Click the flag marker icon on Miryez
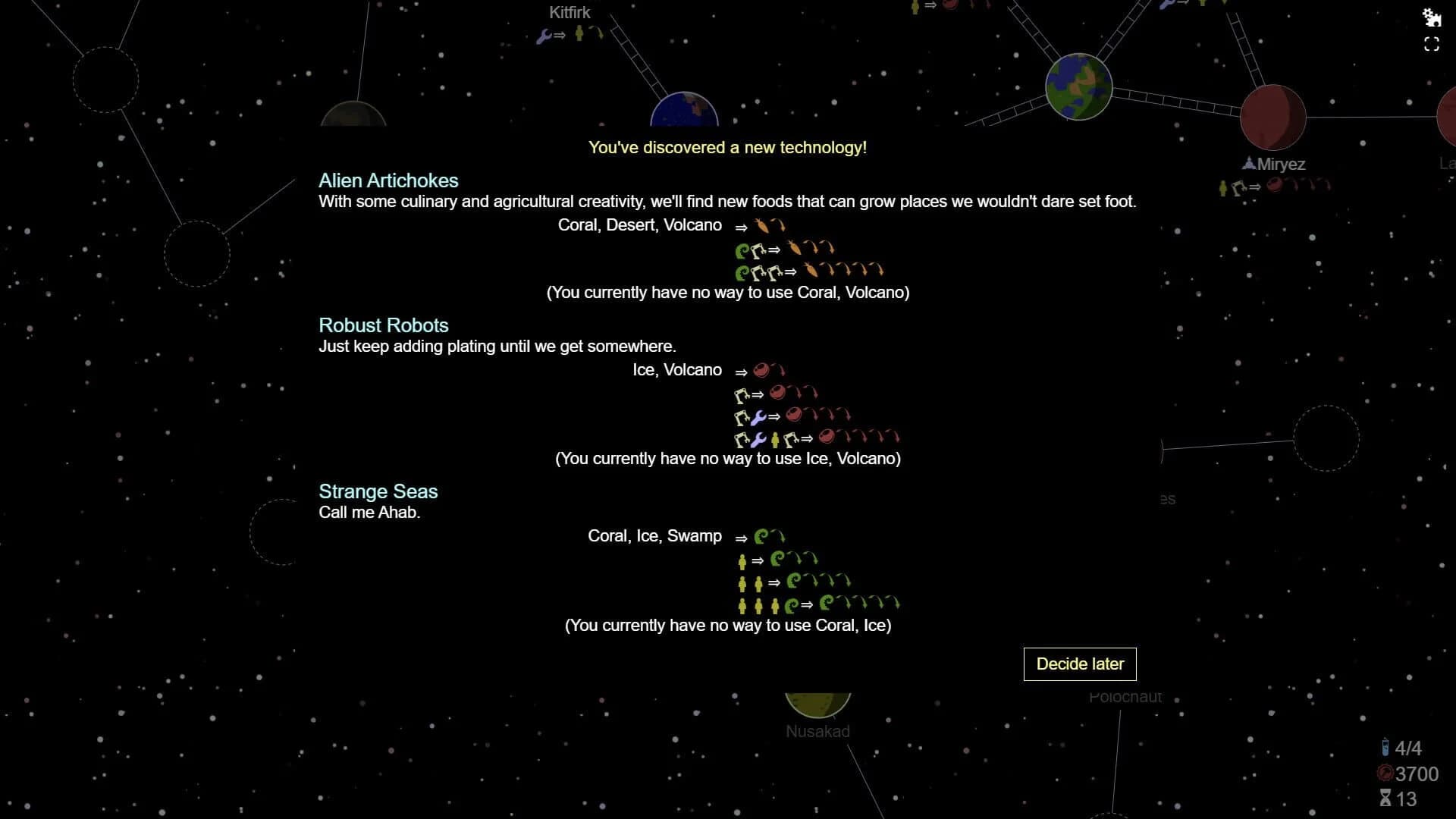 click(1248, 163)
